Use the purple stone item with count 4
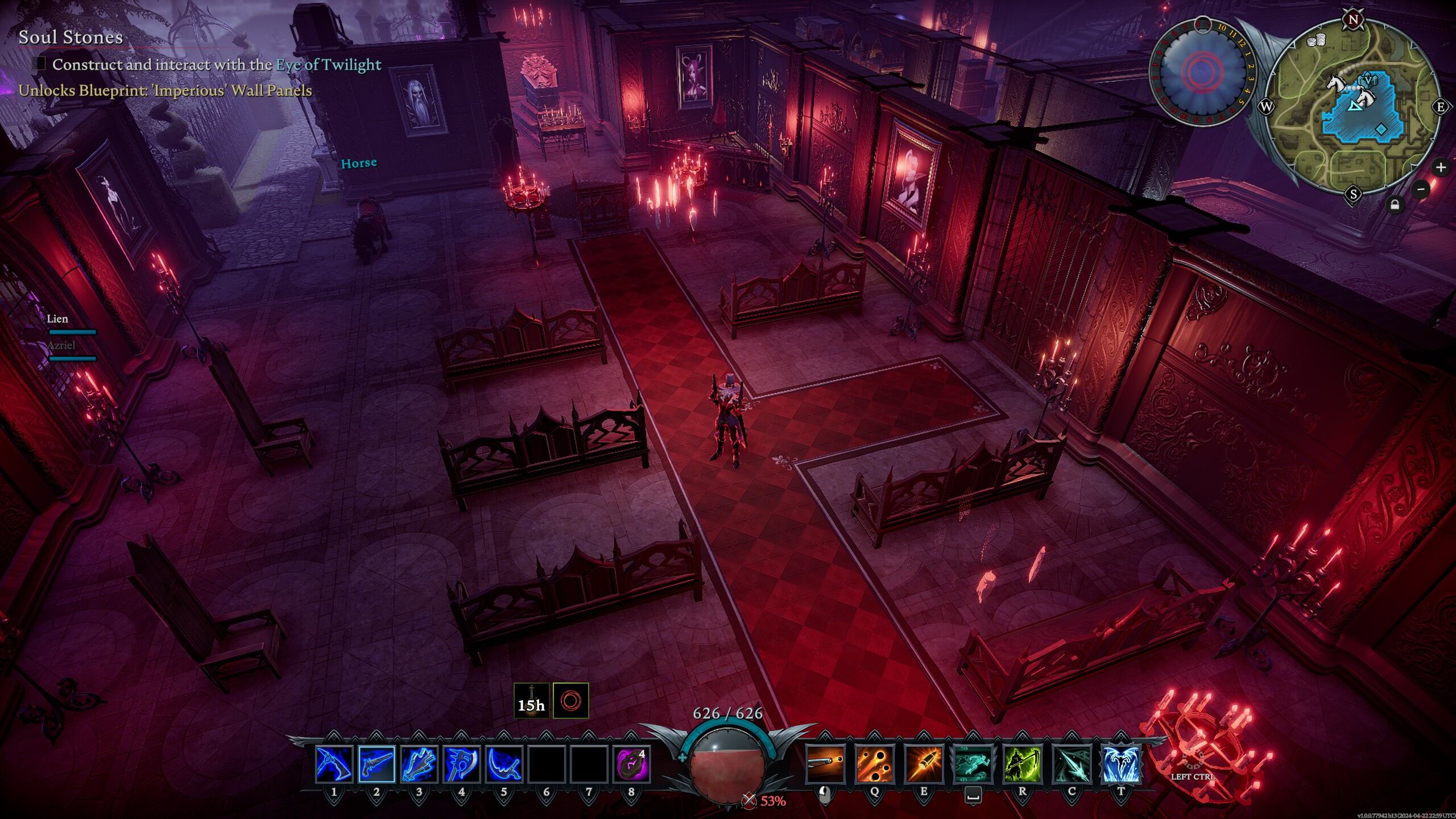This screenshot has width=1456, height=819. point(631,764)
